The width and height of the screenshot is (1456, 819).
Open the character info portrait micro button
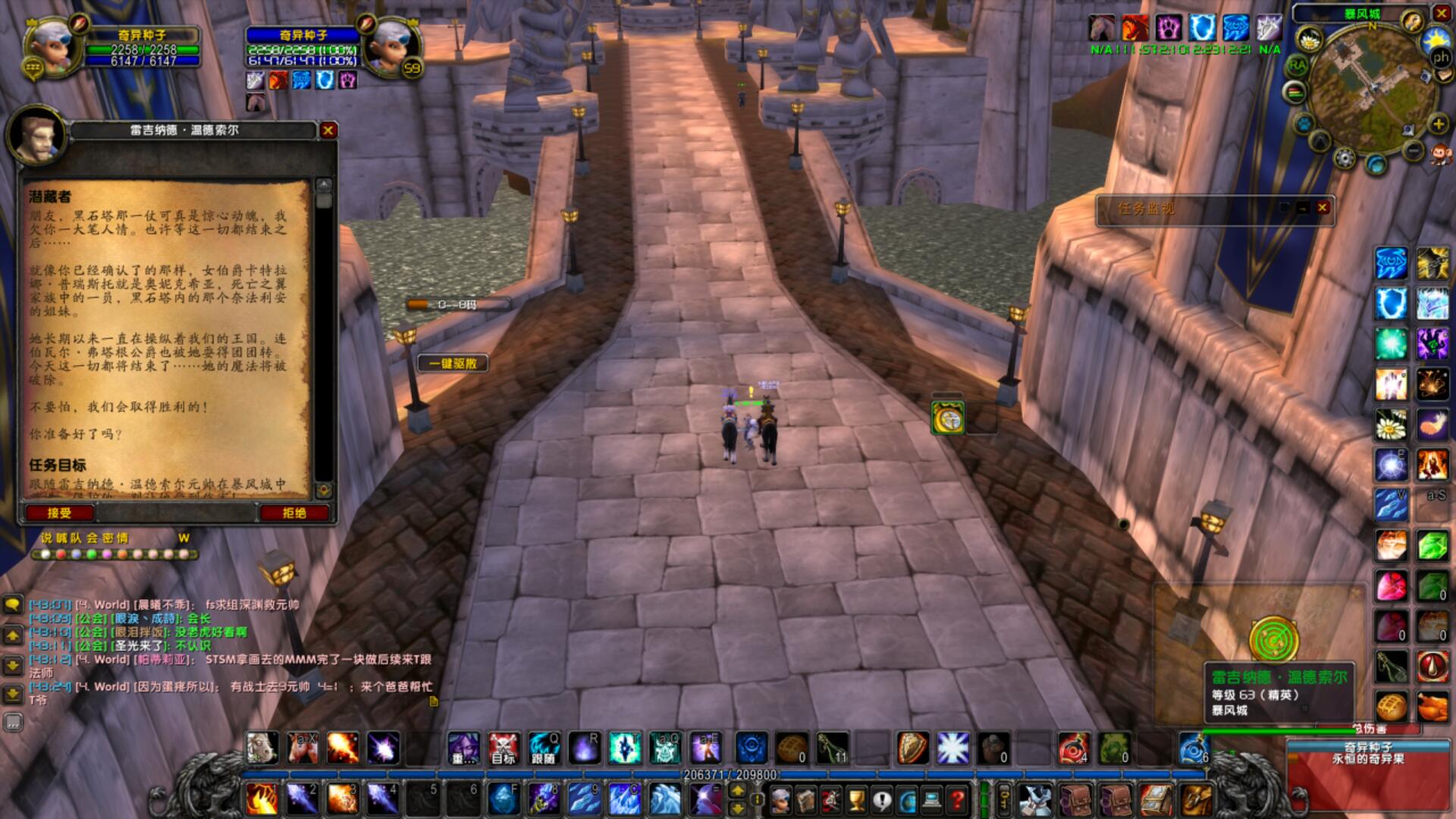[780, 799]
